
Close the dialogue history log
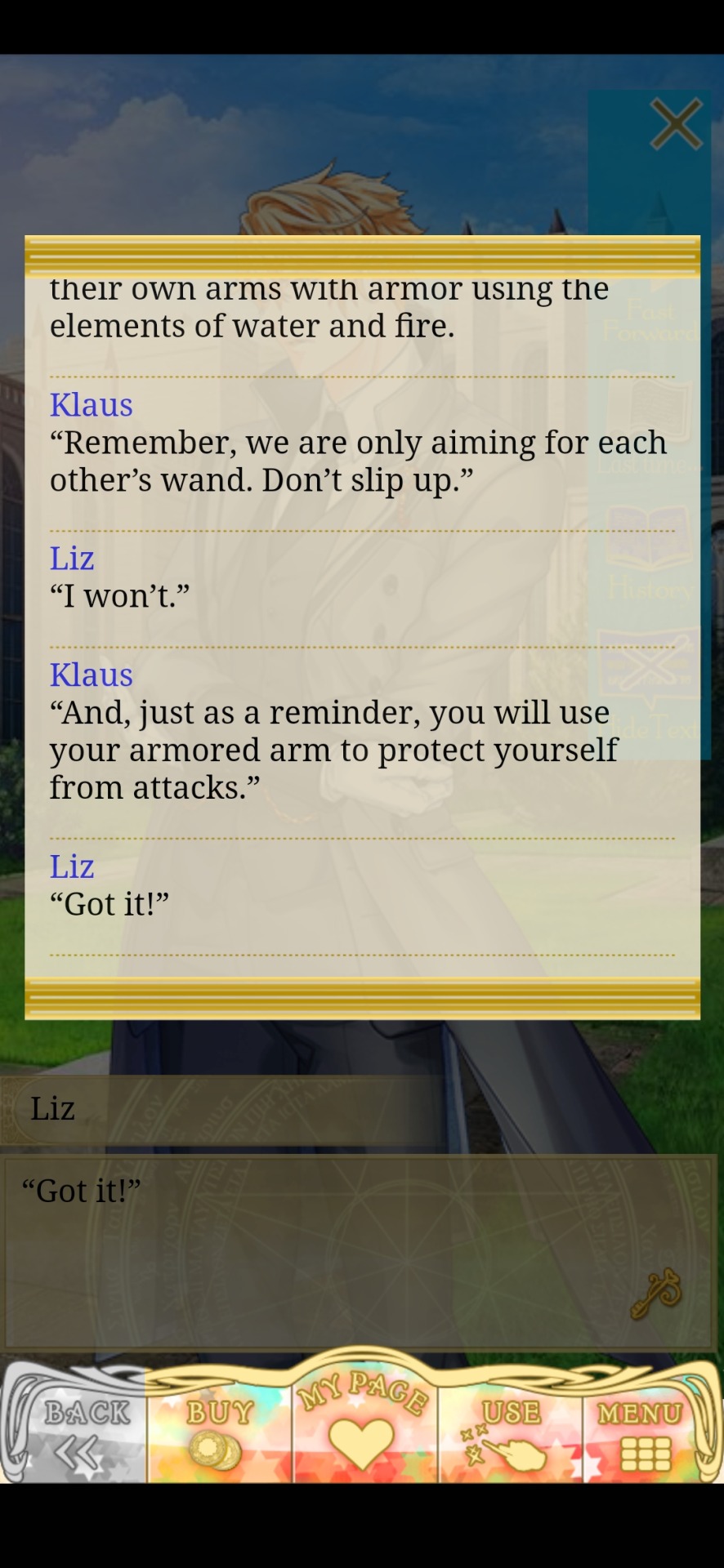coord(675,125)
